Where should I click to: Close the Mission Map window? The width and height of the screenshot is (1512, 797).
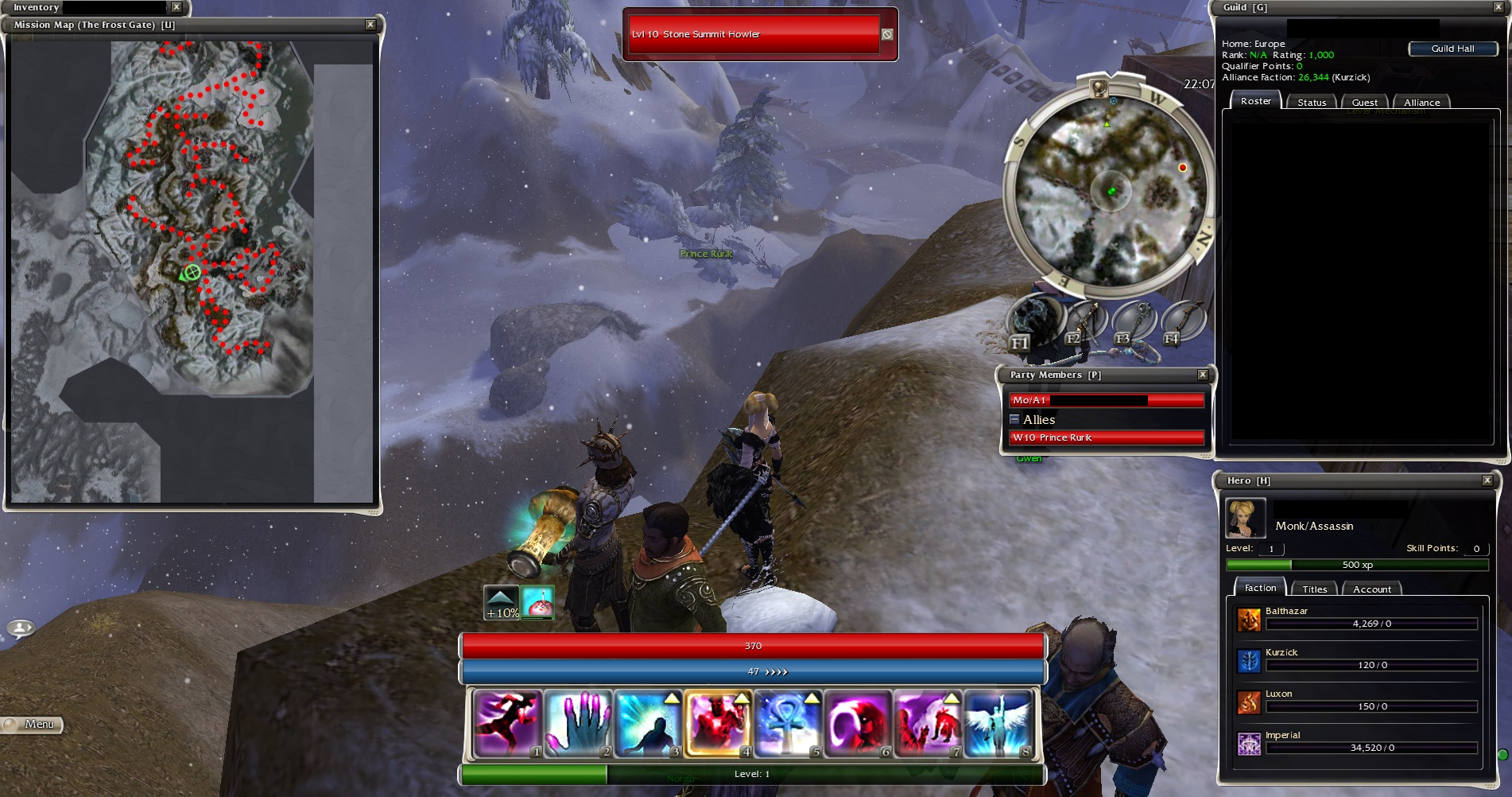(370, 25)
